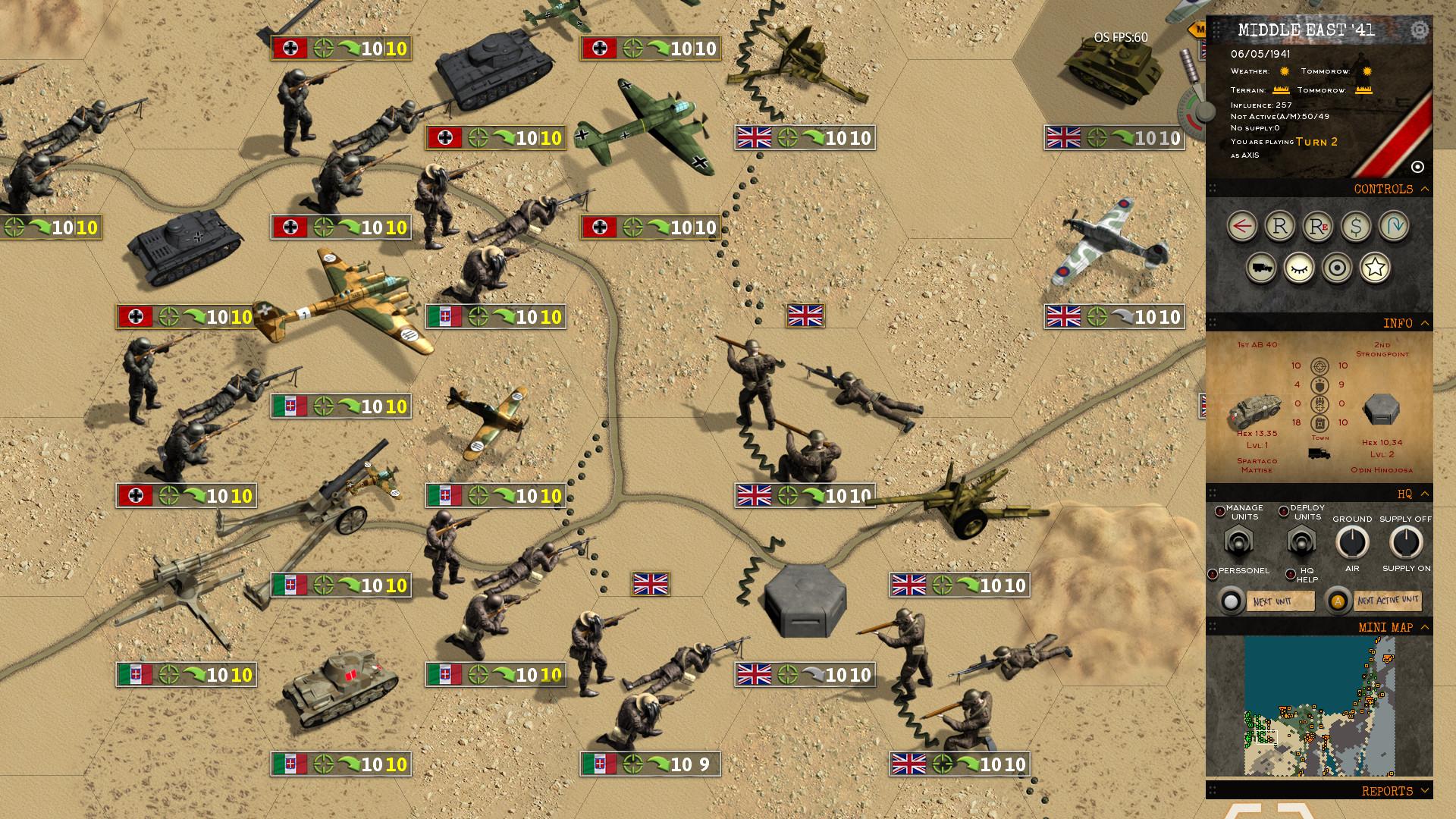Click the dollar sign purchase key
The height and width of the screenshot is (819, 1456).
pos(1357,226)
